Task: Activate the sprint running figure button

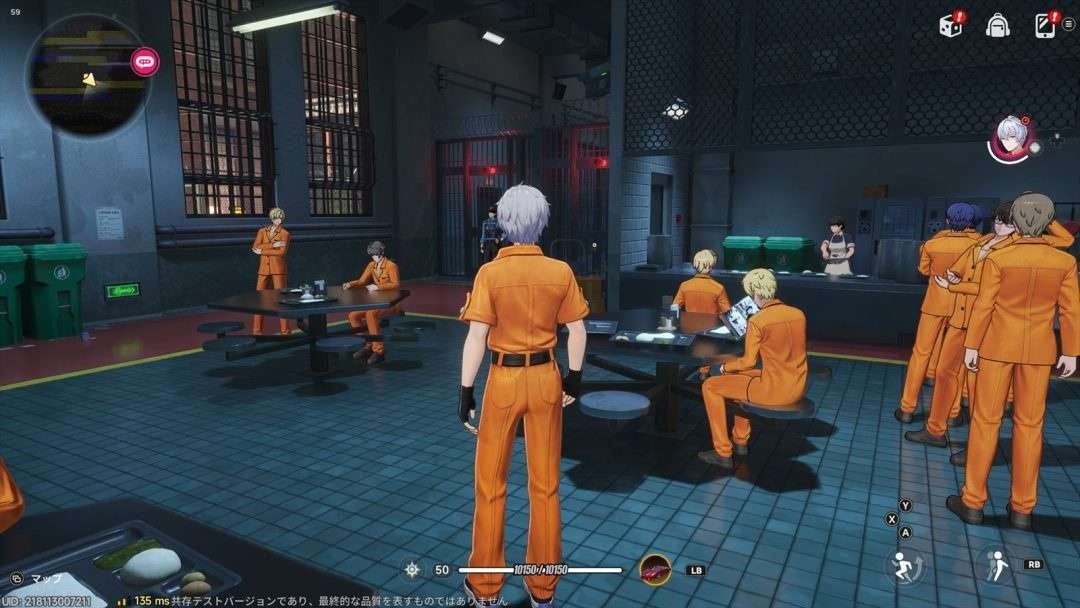Action: tap(904, 565)
